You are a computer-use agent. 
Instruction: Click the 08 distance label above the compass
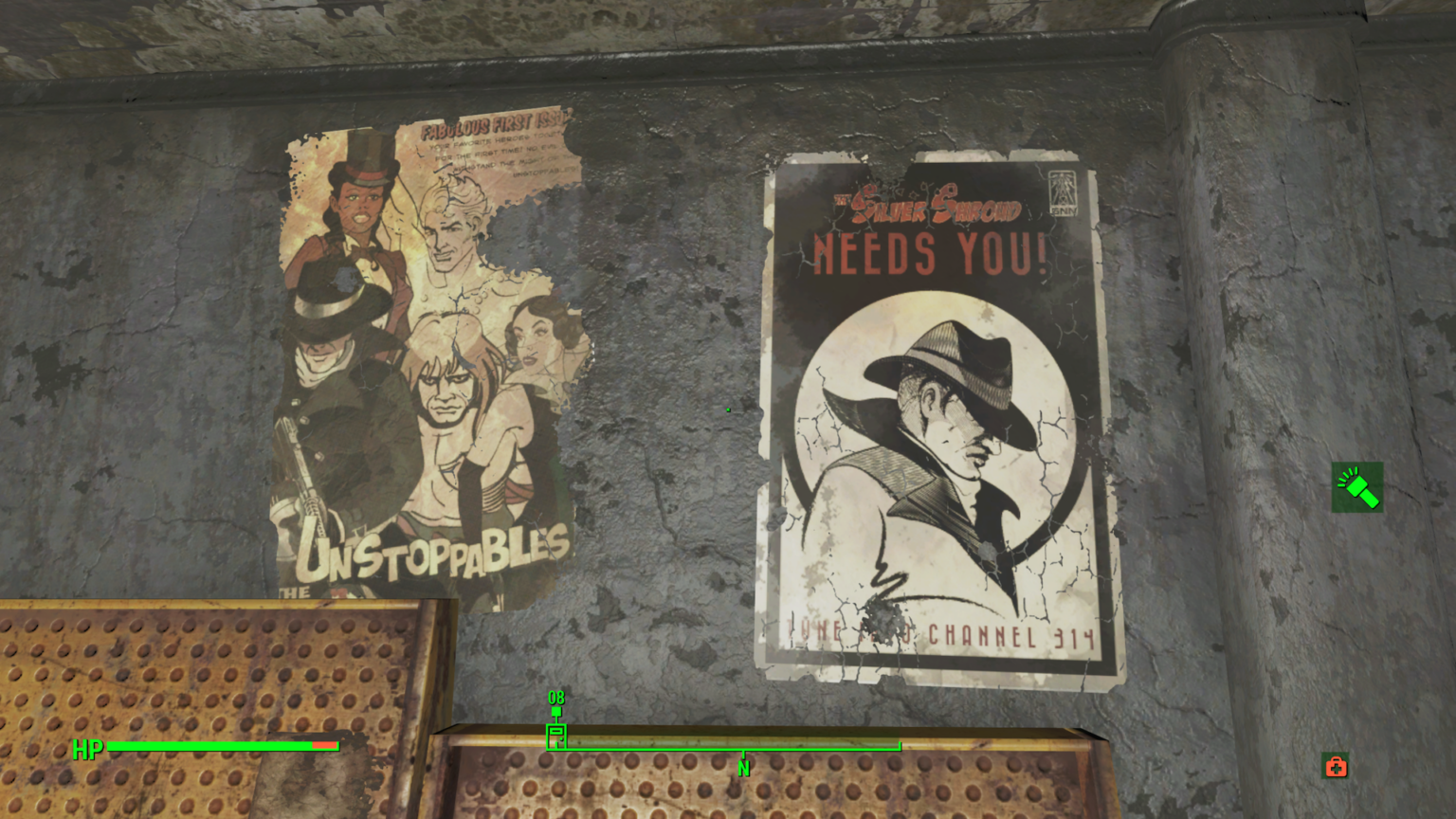(x=555, y=698)
